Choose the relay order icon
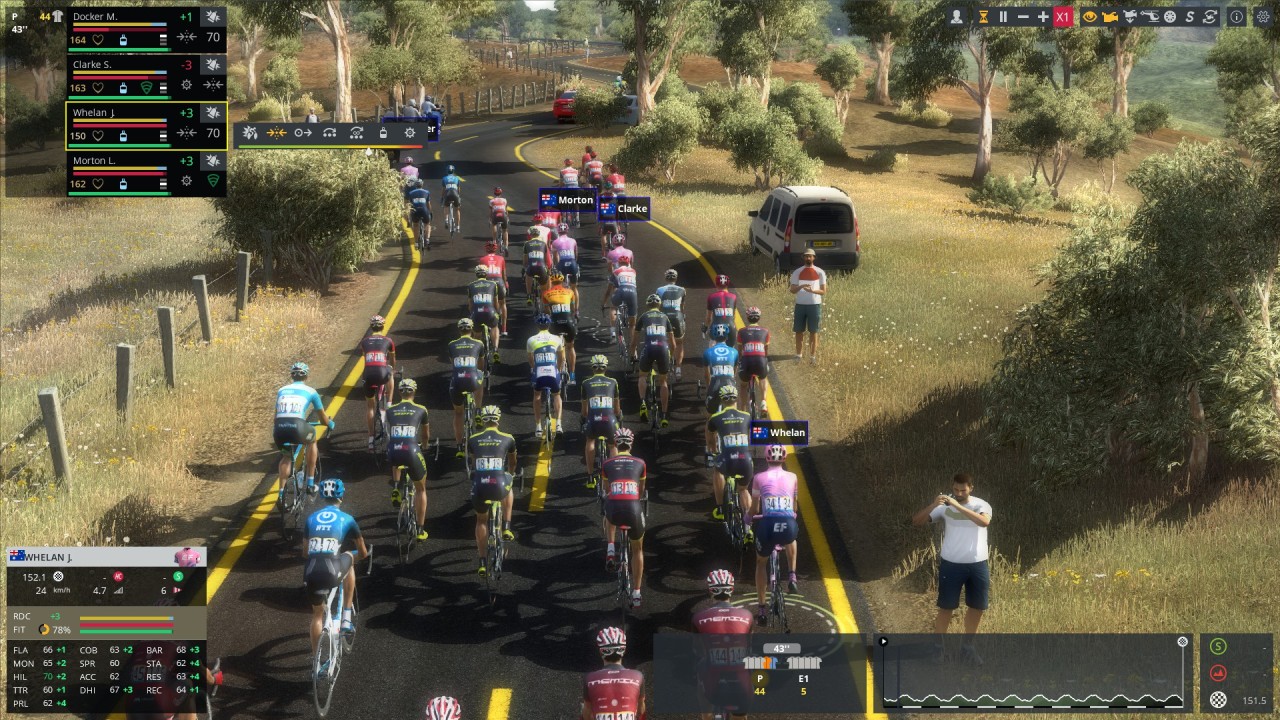The image size is (1280, 720). (x=329, y=133)
